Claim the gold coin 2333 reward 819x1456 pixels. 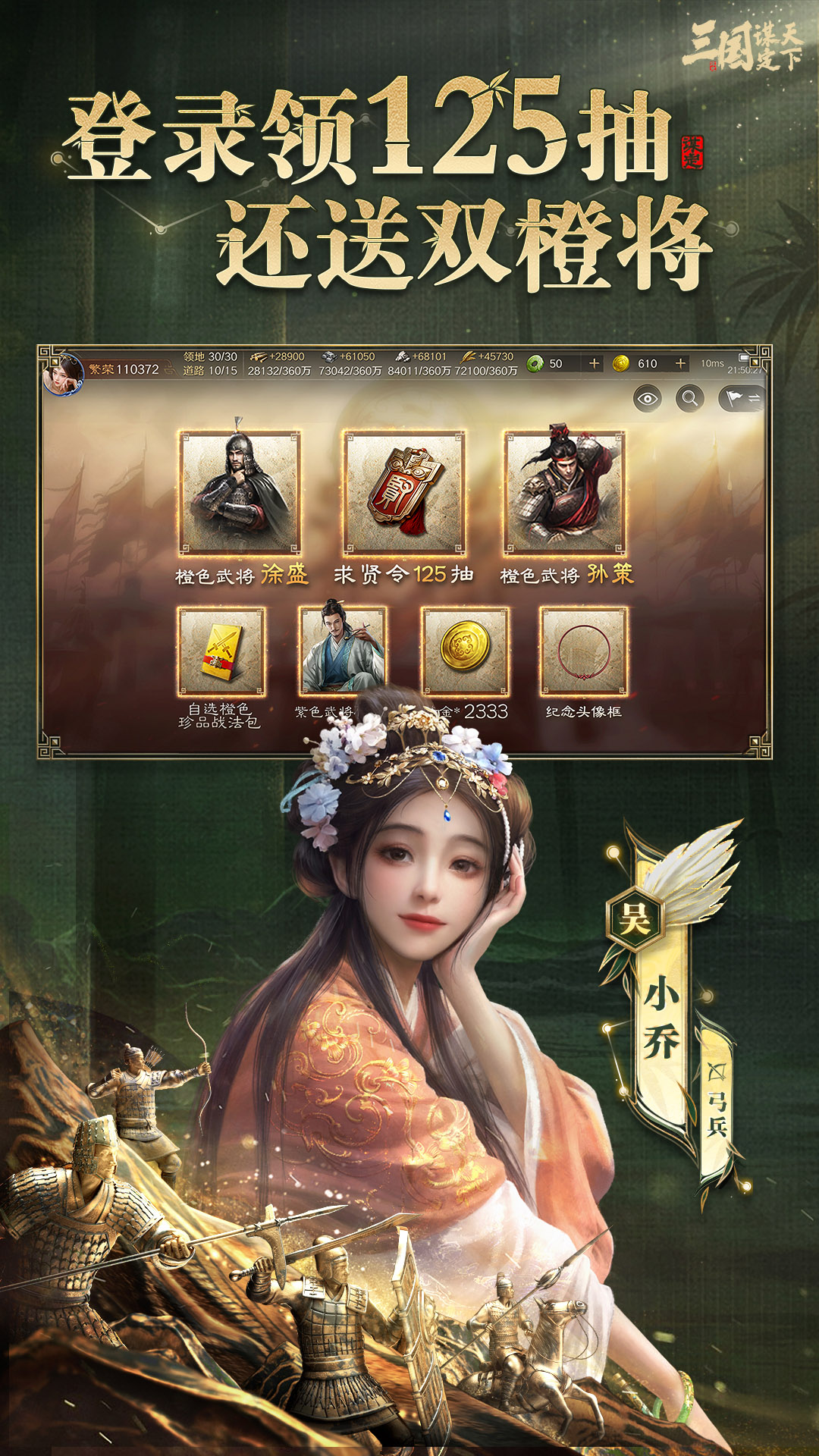point(465,651)
